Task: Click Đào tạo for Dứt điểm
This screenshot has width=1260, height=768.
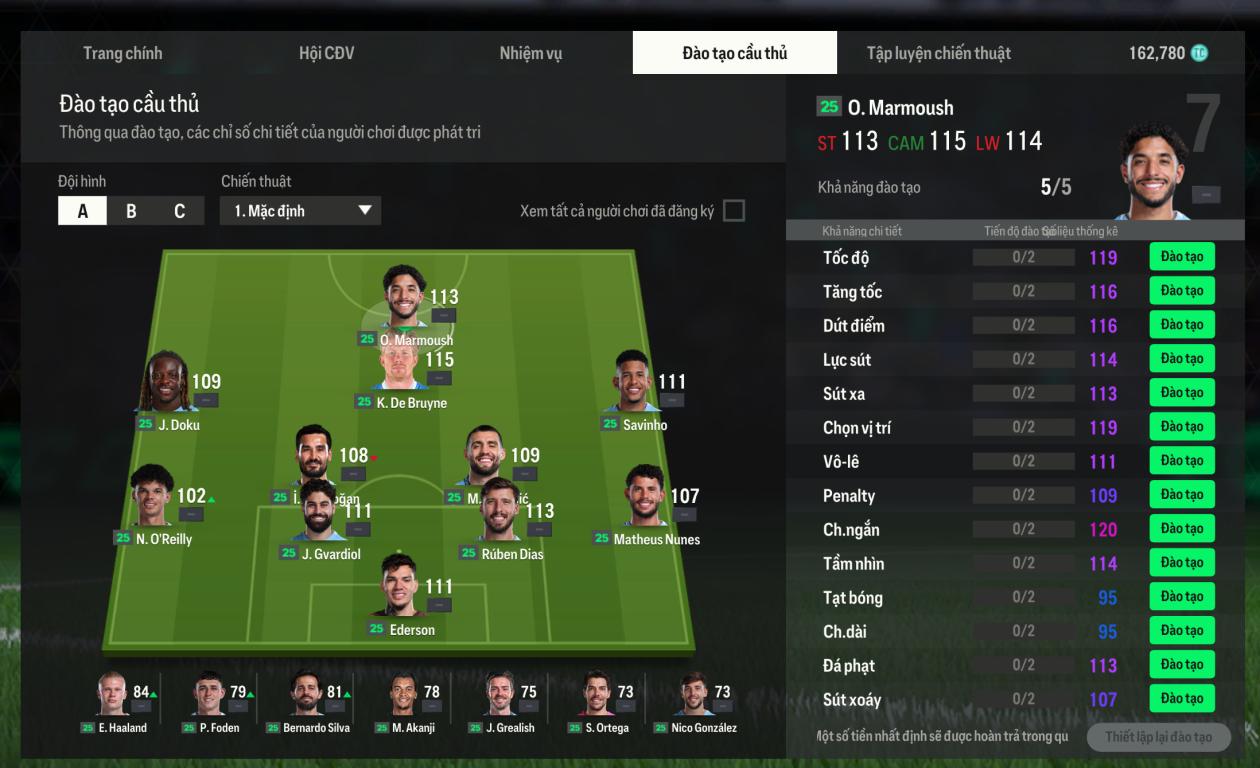Action: click(x=1181, y=325)
